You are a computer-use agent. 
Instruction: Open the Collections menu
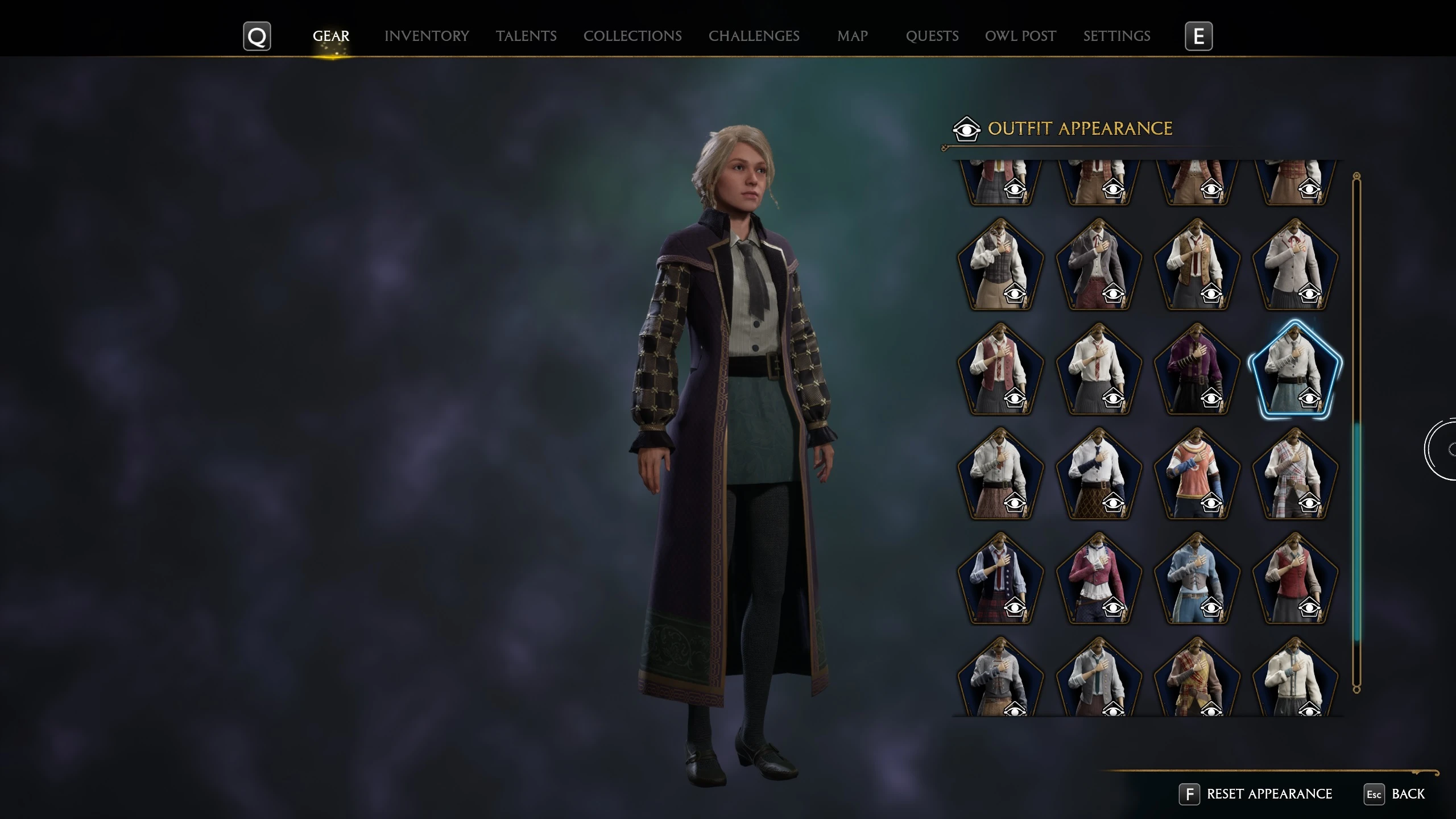point(632,36)
